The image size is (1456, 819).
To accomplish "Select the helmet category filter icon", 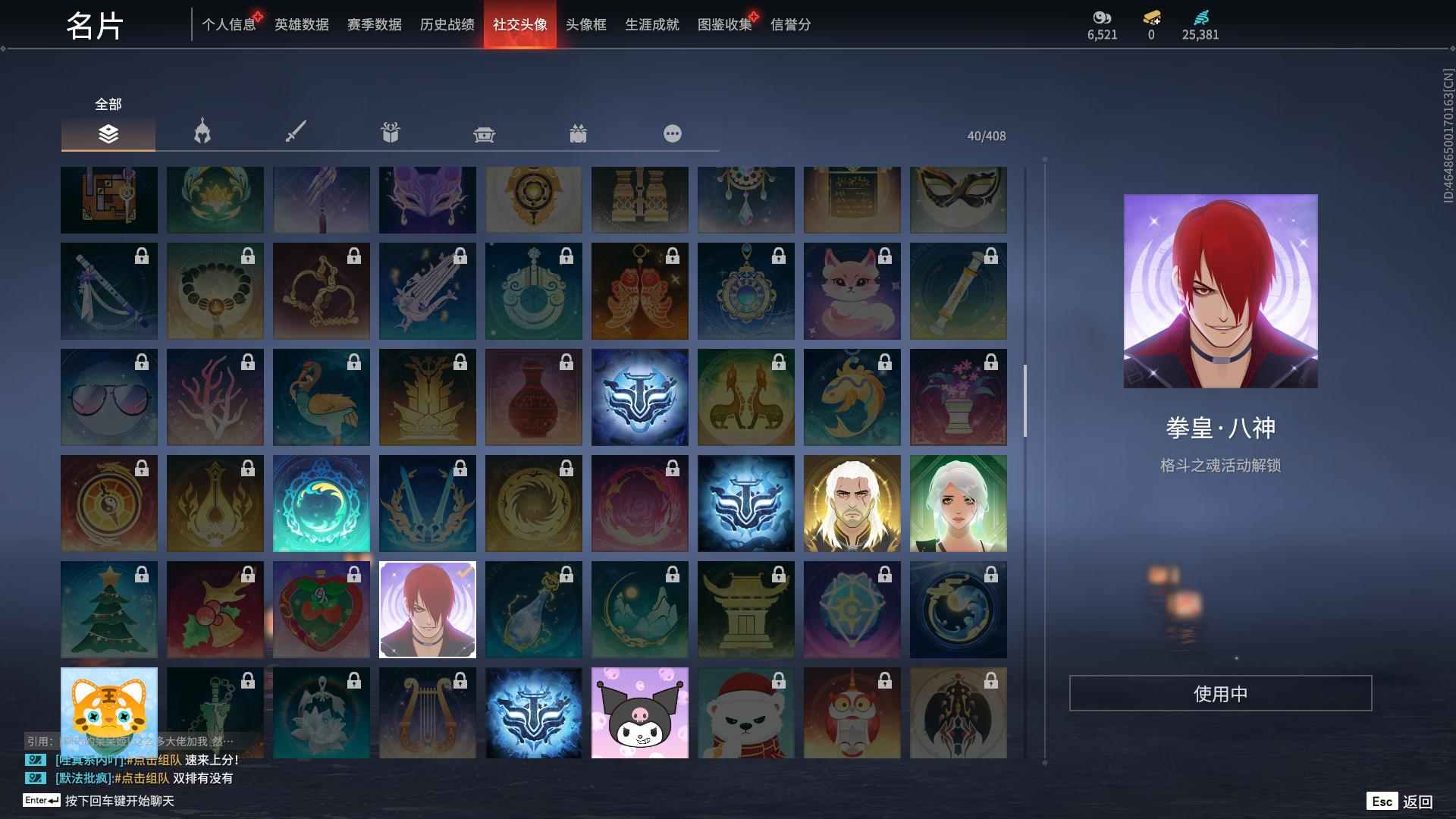I will (201, 133).
